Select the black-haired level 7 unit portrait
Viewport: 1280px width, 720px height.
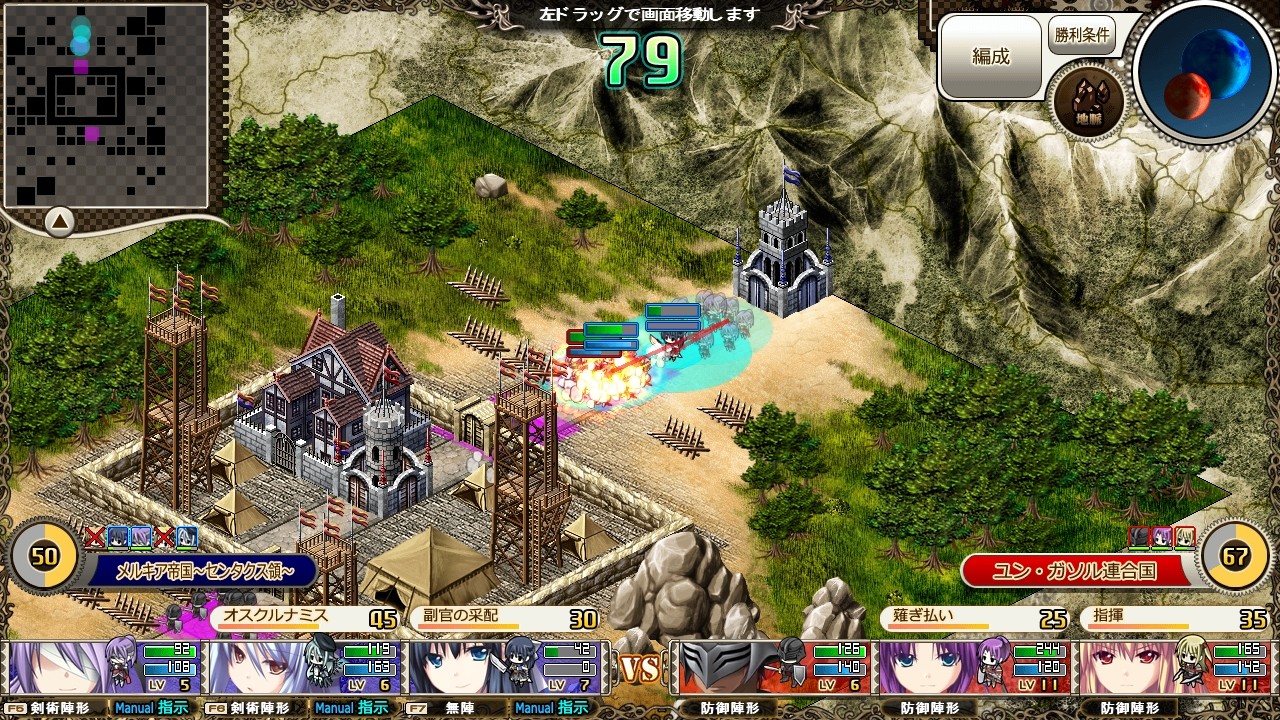470,668
